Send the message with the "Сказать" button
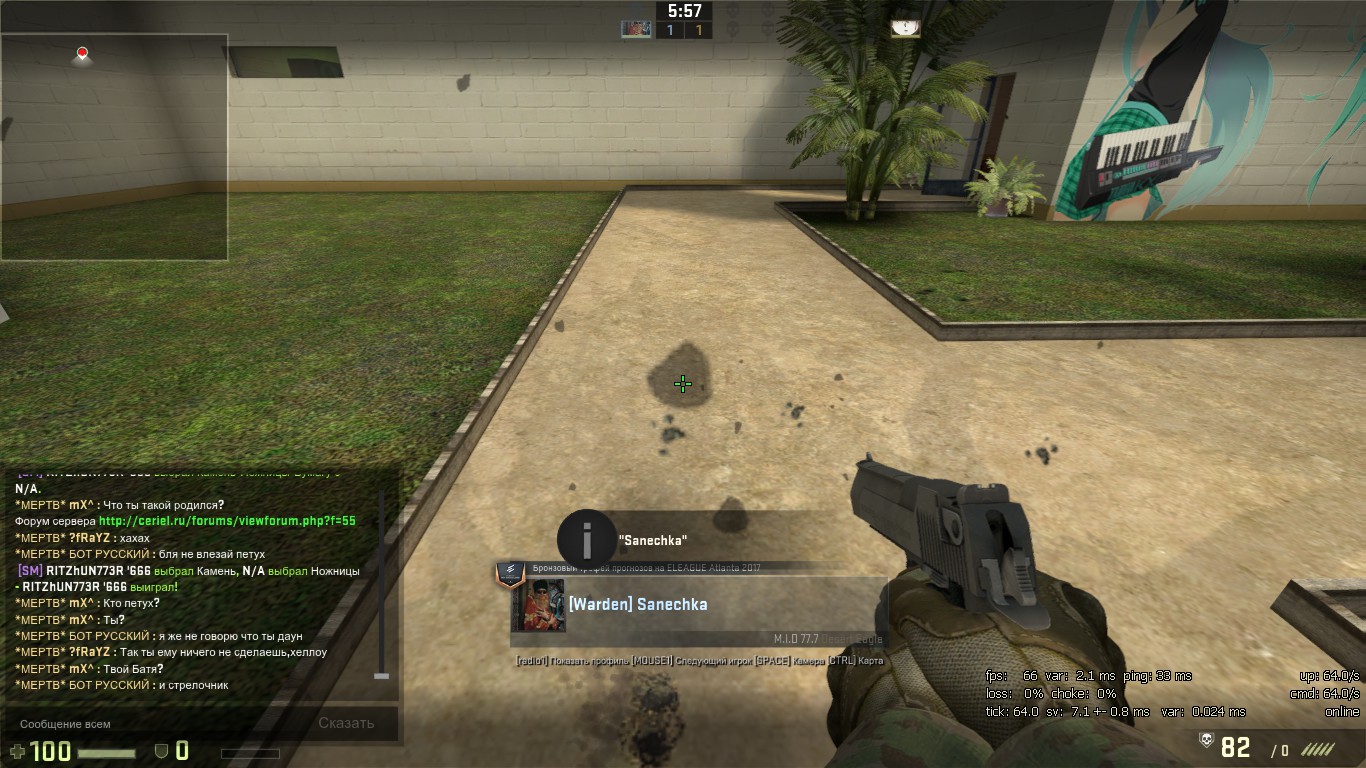1366x768 pixels. point(346,723)
